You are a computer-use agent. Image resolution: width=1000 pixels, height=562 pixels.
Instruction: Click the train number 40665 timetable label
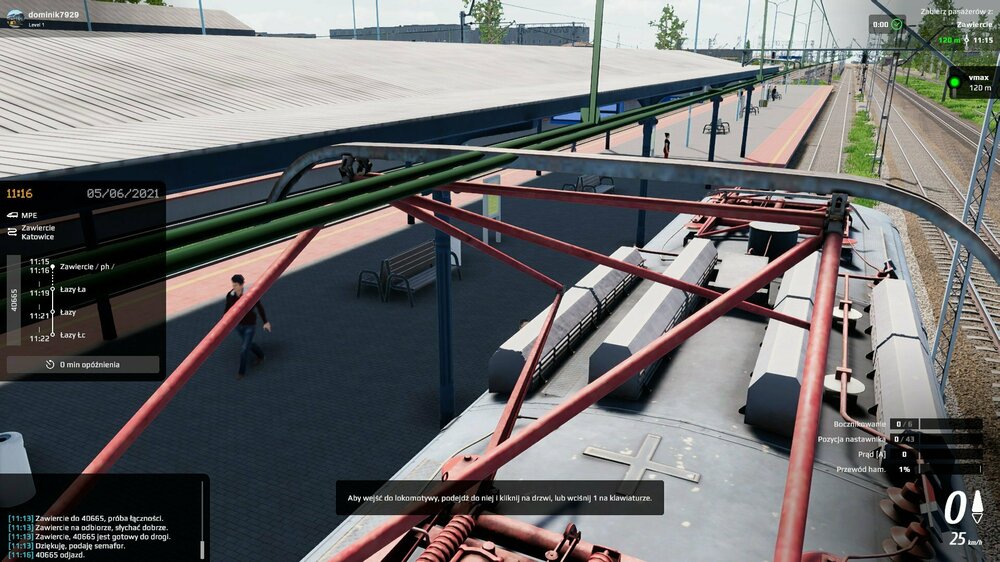click(x=15, y=299)
